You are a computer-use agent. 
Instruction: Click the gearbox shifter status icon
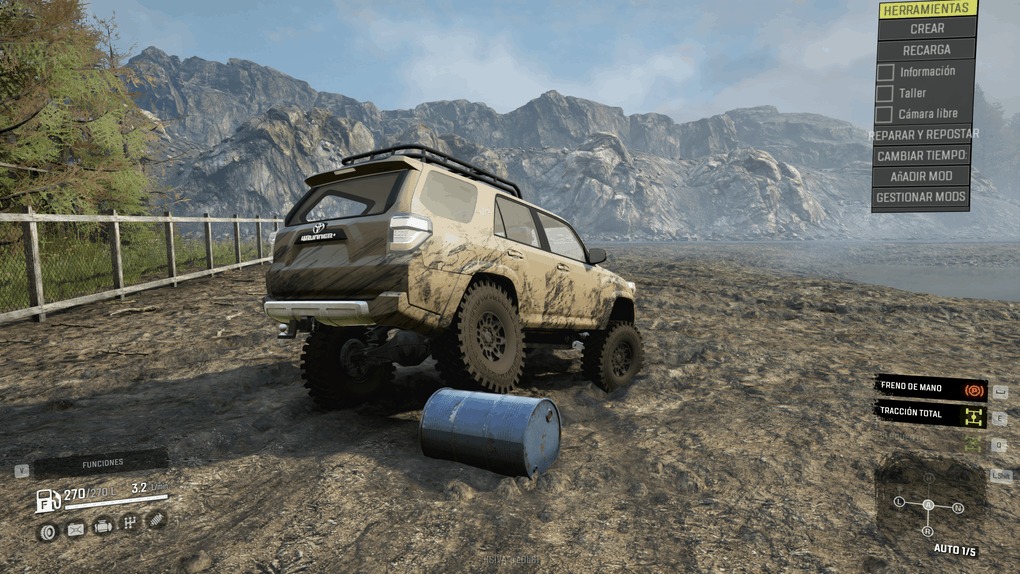(130, 523)
